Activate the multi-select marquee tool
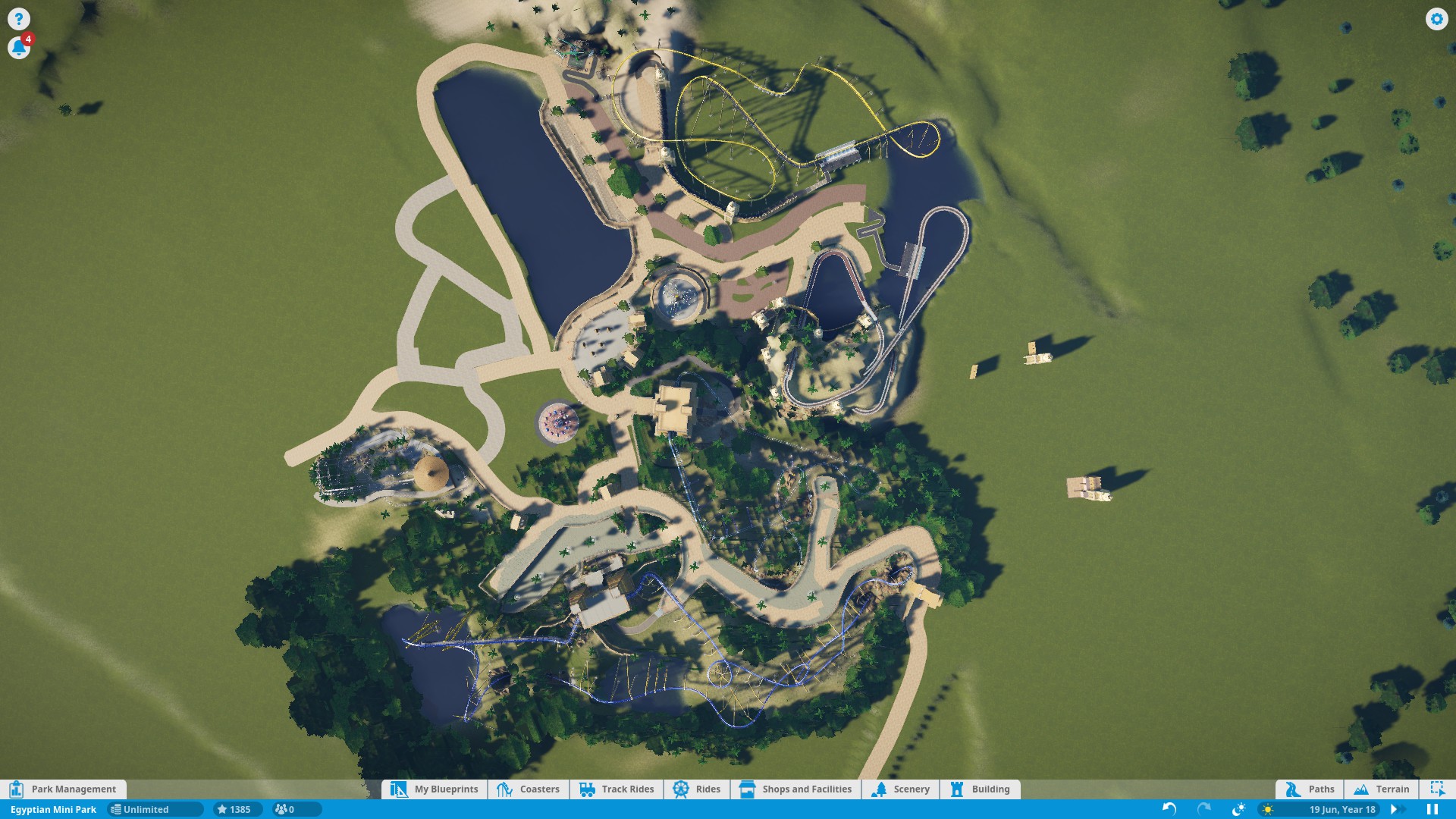 coord(1437,789)
